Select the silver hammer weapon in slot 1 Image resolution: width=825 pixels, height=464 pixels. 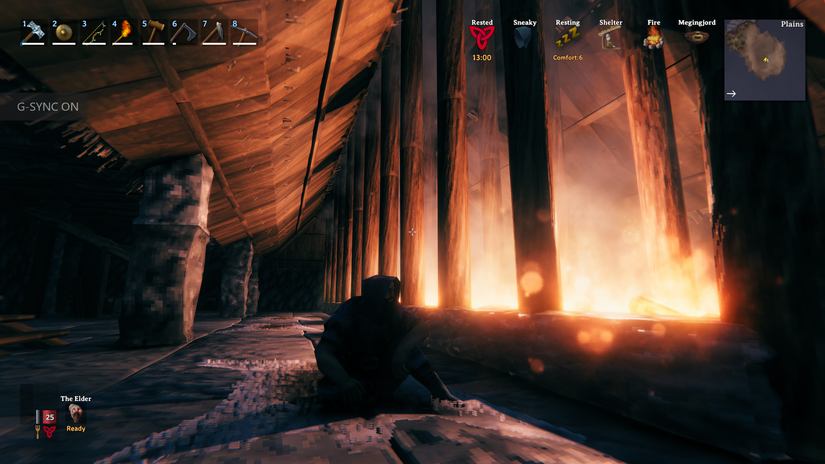click(x=34, y=33)
